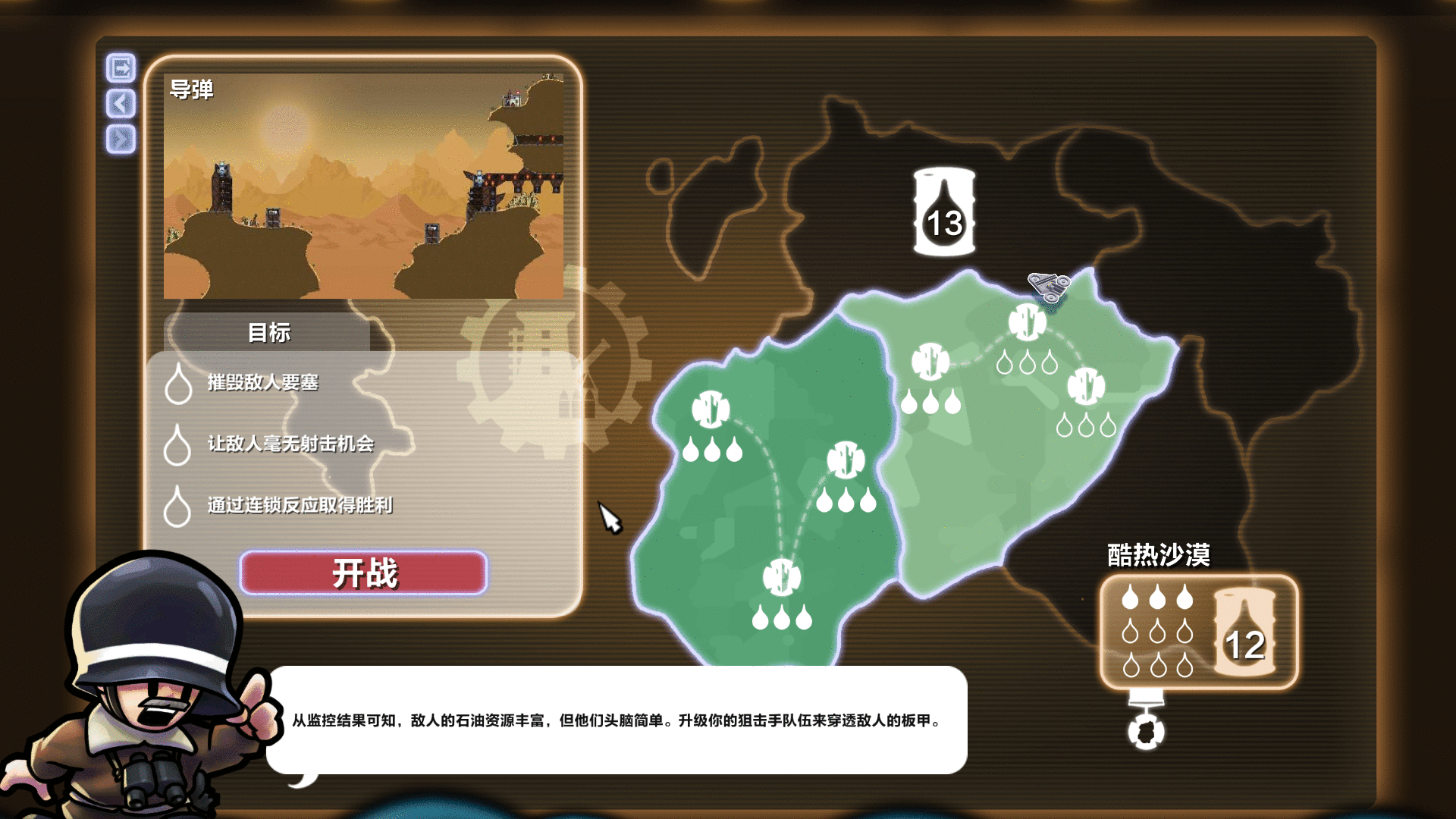1456x819 pixels.
Task: Click the forward arrow navigation icon at top left
Action: [121, 67]
